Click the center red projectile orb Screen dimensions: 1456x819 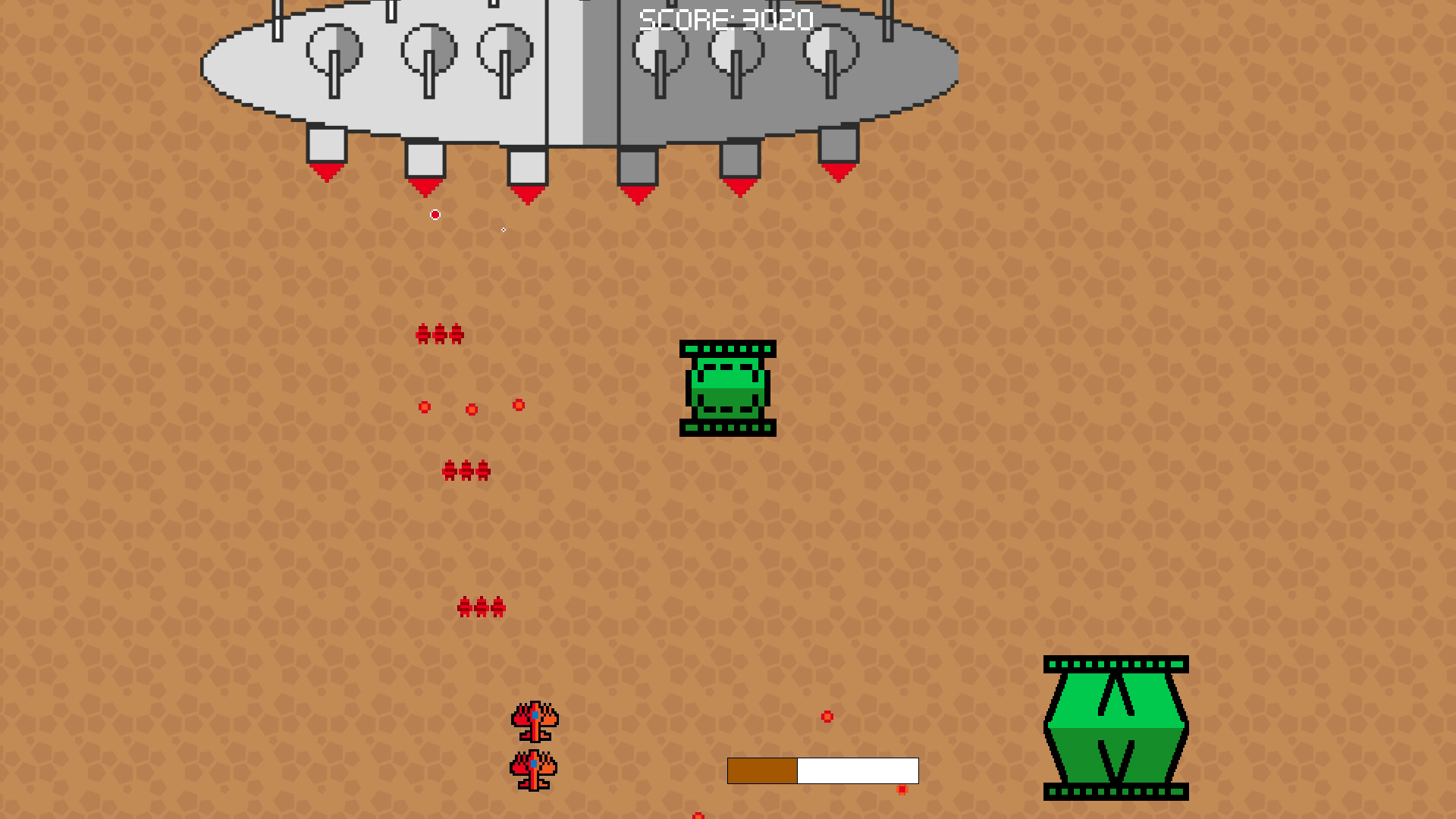(472, 409)
